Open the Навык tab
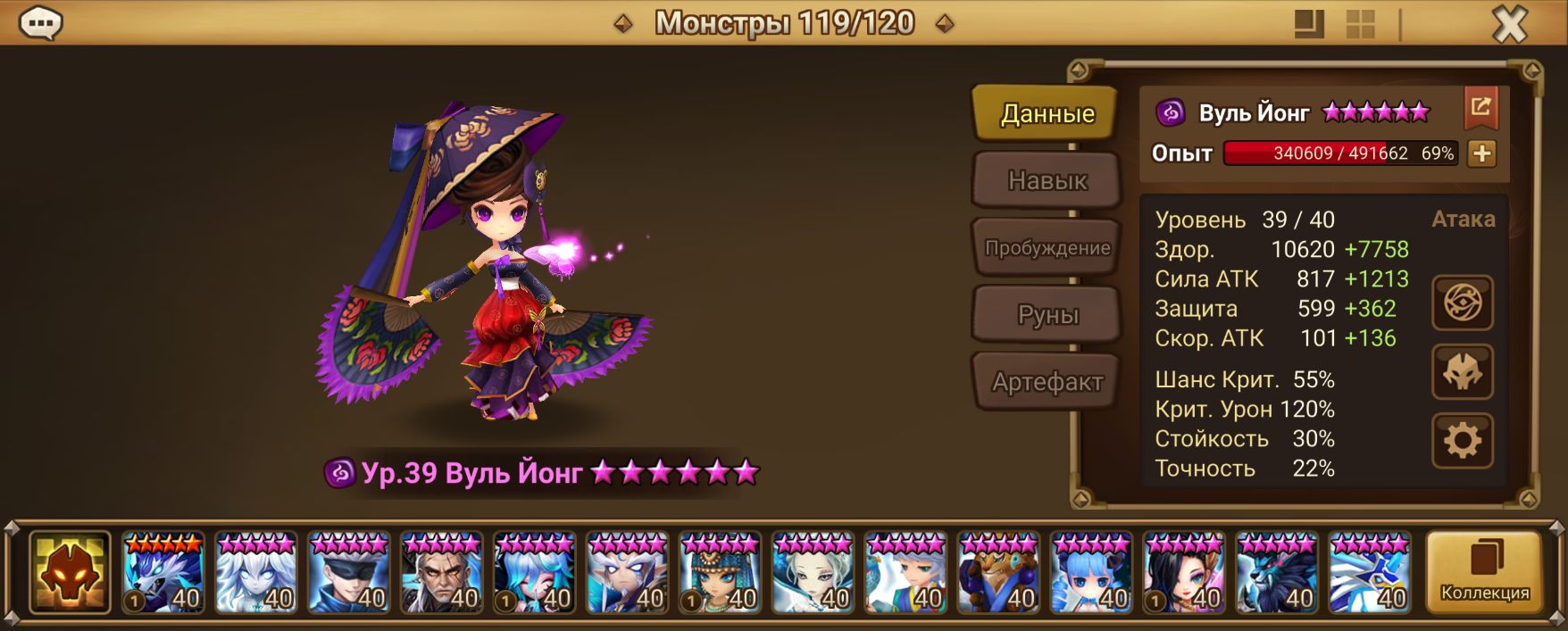The image size is (1568, 631). point(1047,180)
